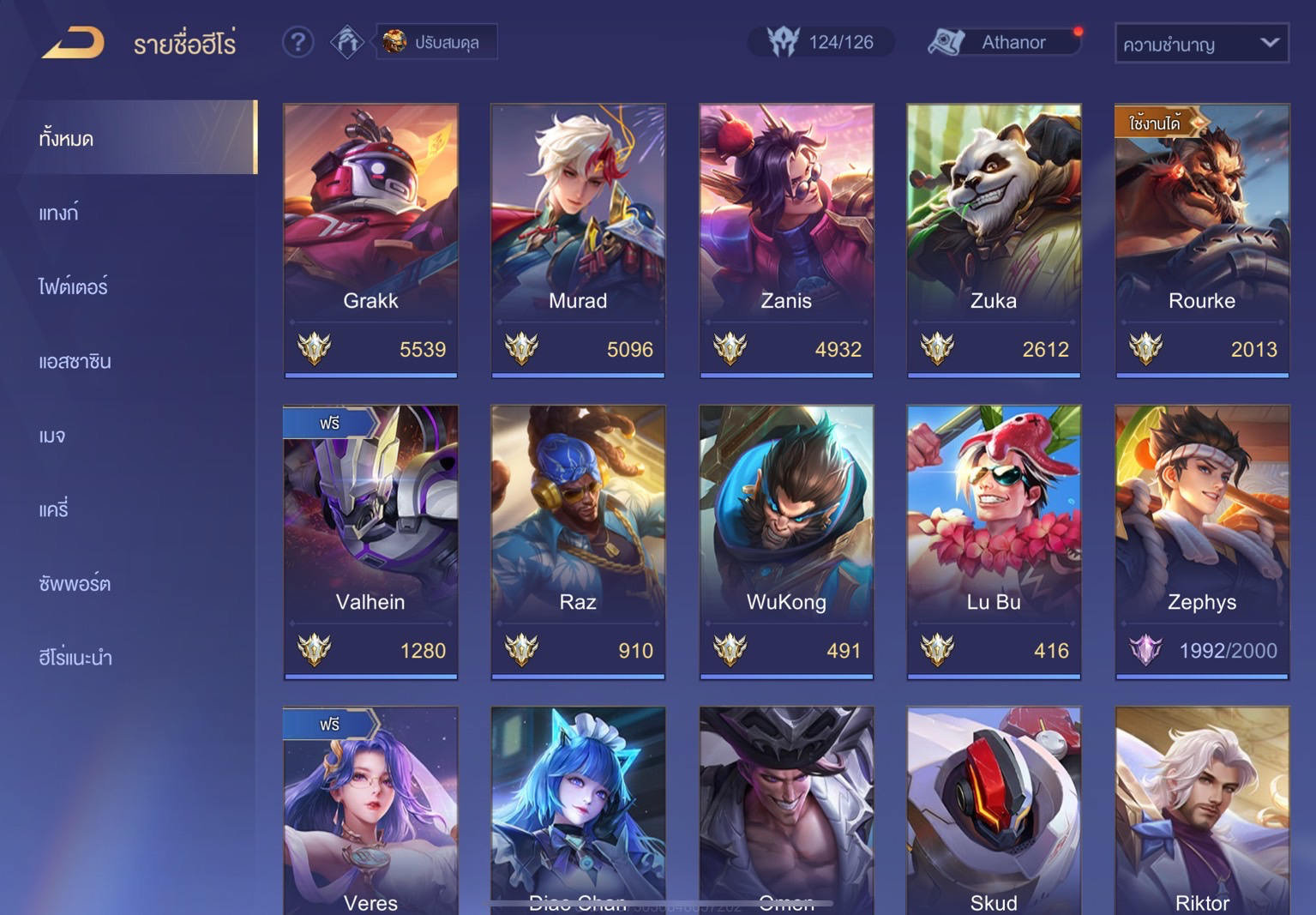Switch to the ไฟต์เตอร์ (Fighter) tab

[x=74, y=286]
